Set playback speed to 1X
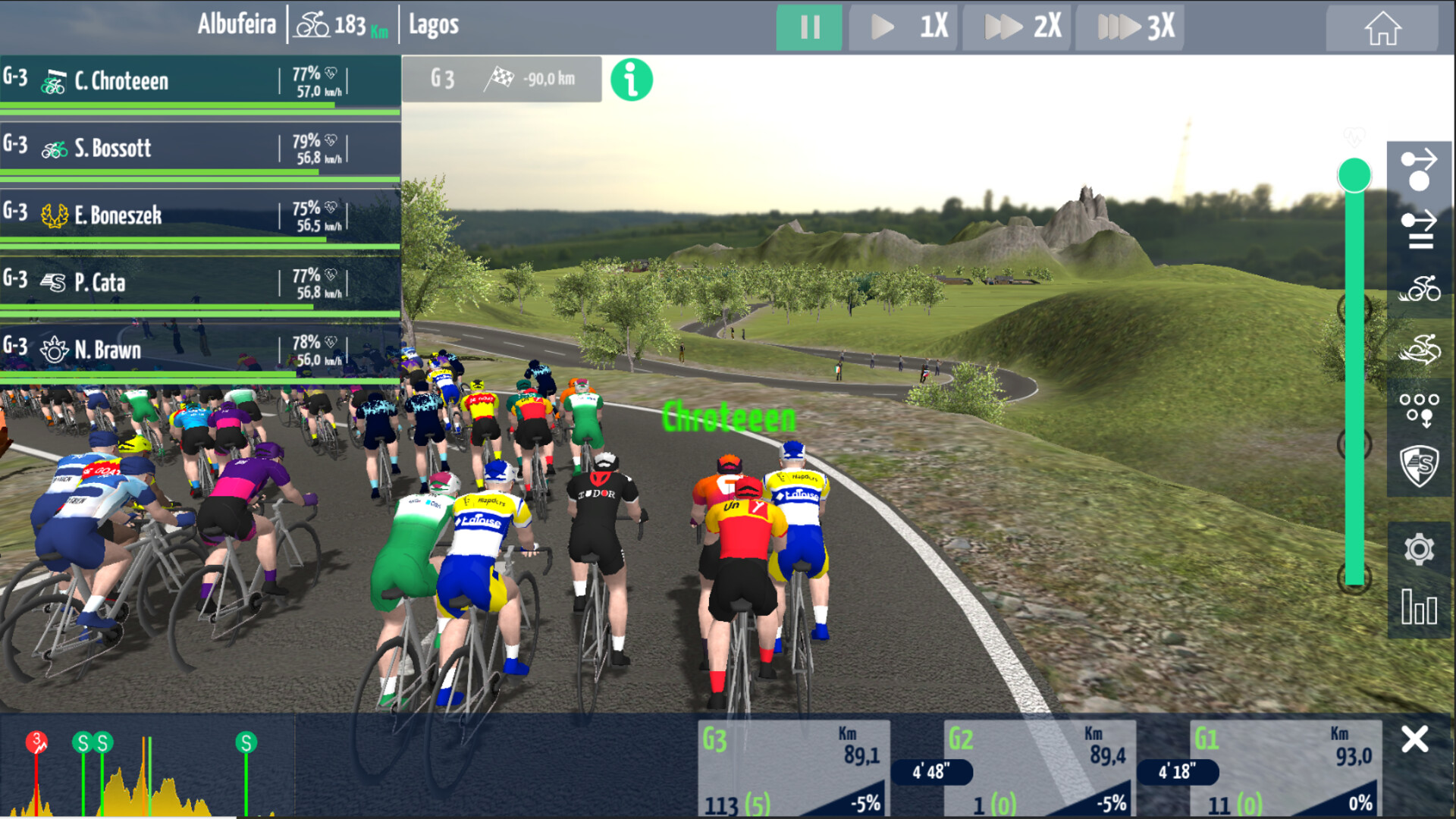The width and height of the screenshot is (1456, 819). [904, 27]
